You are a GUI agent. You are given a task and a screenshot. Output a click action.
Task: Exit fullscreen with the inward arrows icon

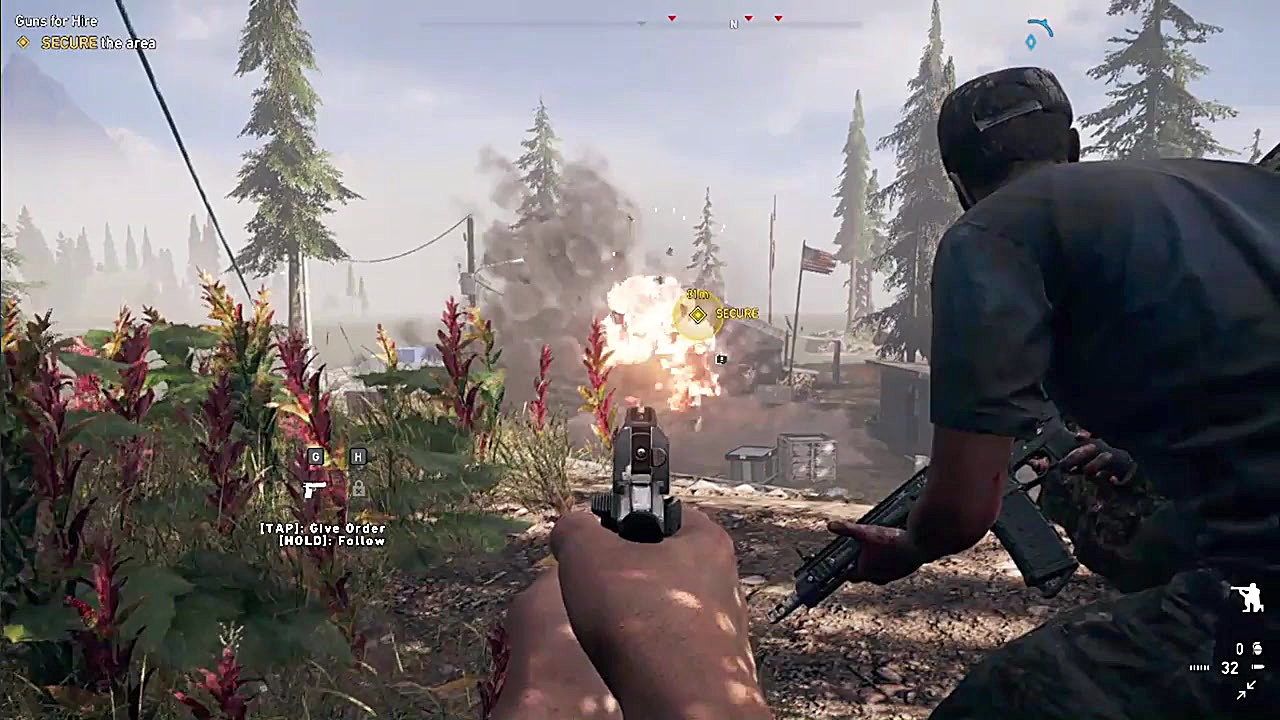tap(1247, 690)
